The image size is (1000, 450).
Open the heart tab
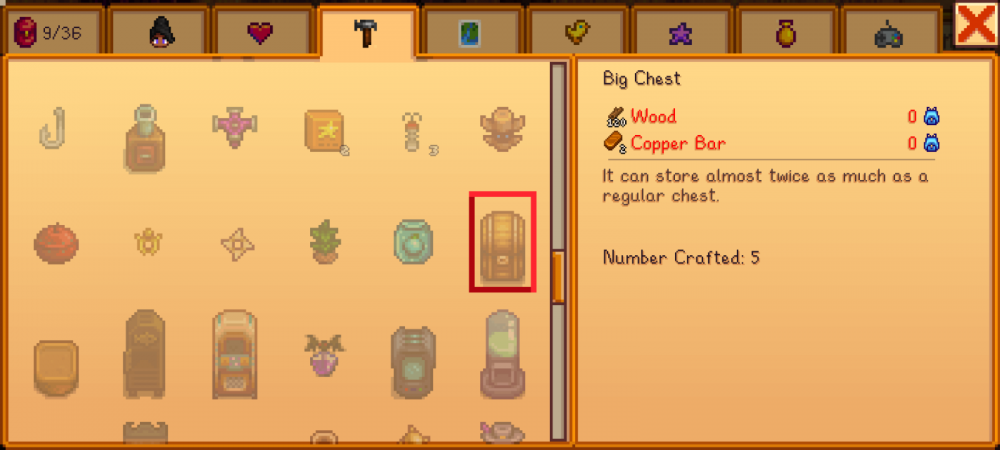coord(261,34)
